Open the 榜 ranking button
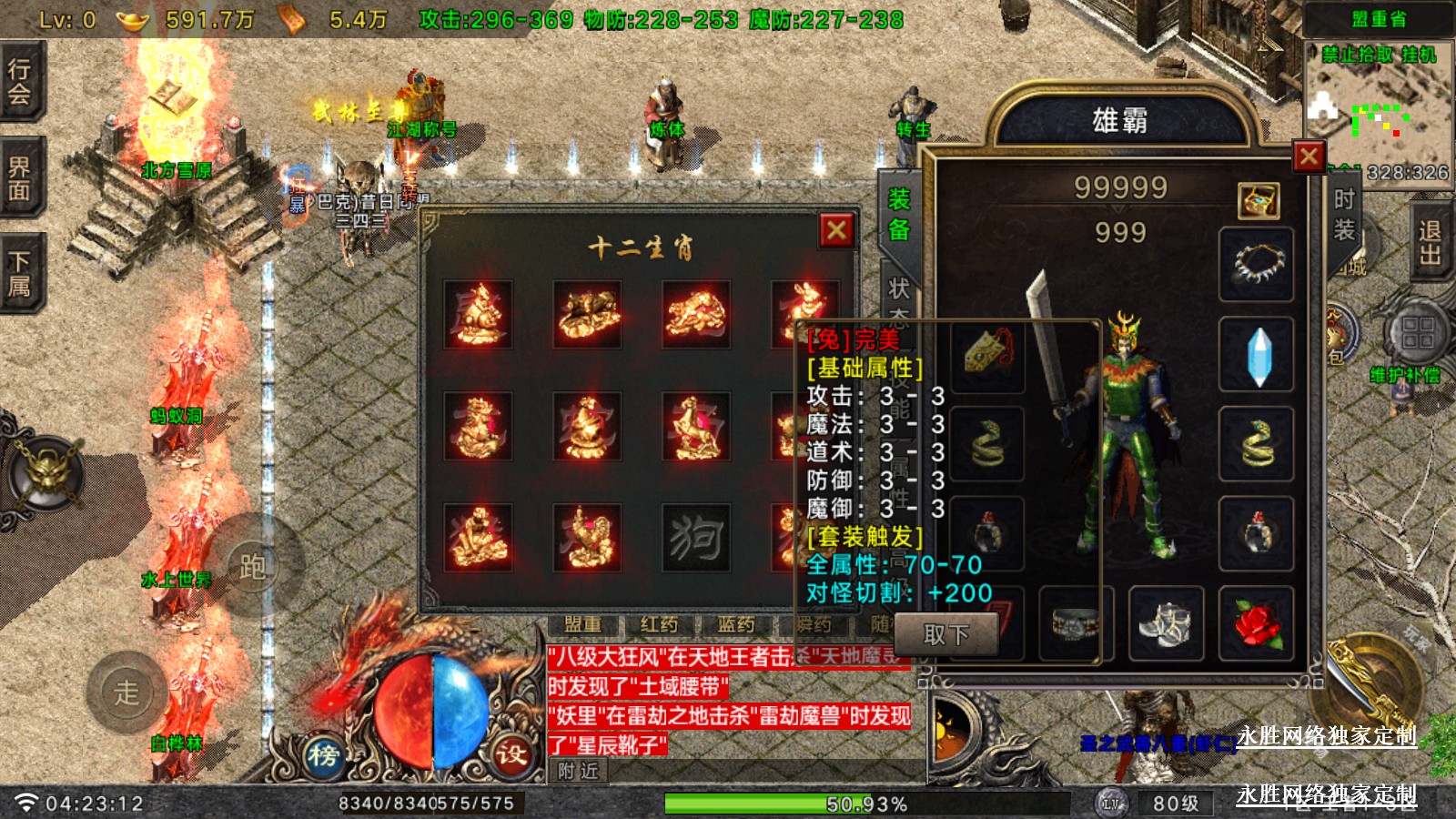The width and height of the screenshot is (1456, 819). [x=323, y=754]
